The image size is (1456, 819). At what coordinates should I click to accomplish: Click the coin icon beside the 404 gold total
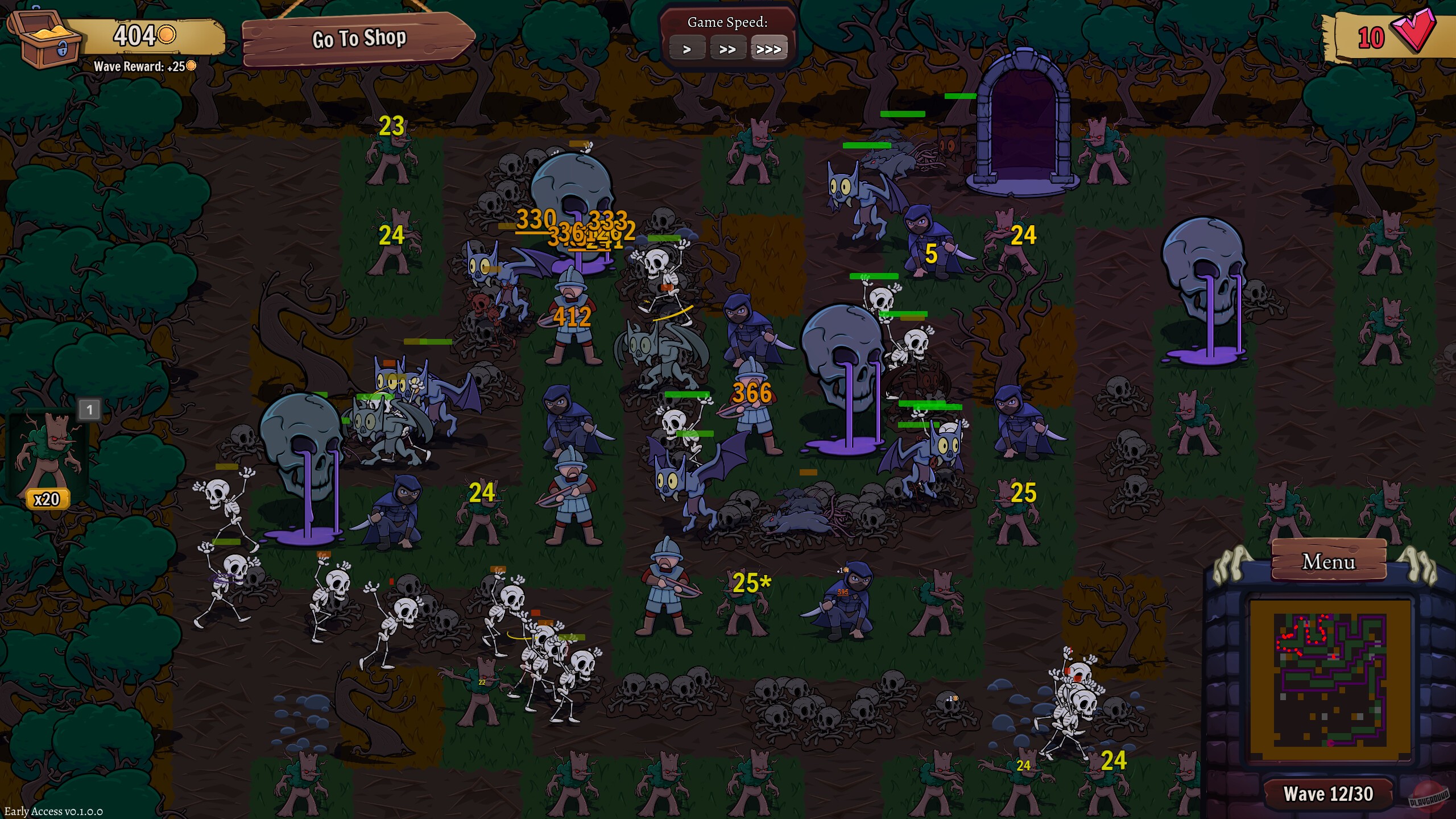(x=168, y=35)
